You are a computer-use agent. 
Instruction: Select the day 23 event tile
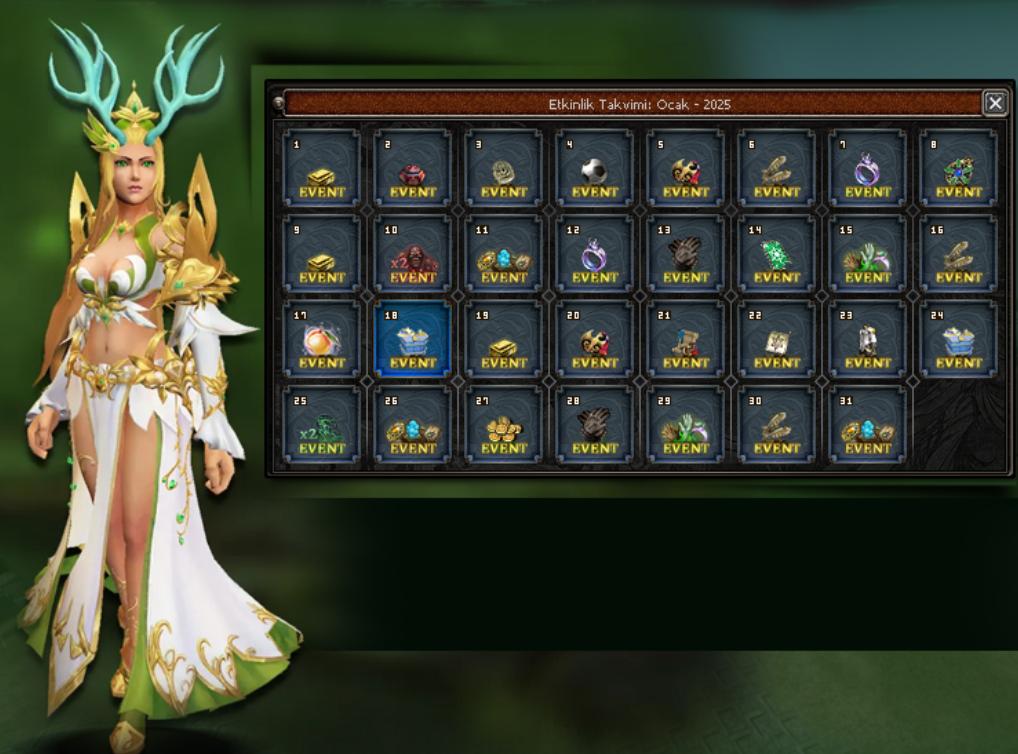868,340
